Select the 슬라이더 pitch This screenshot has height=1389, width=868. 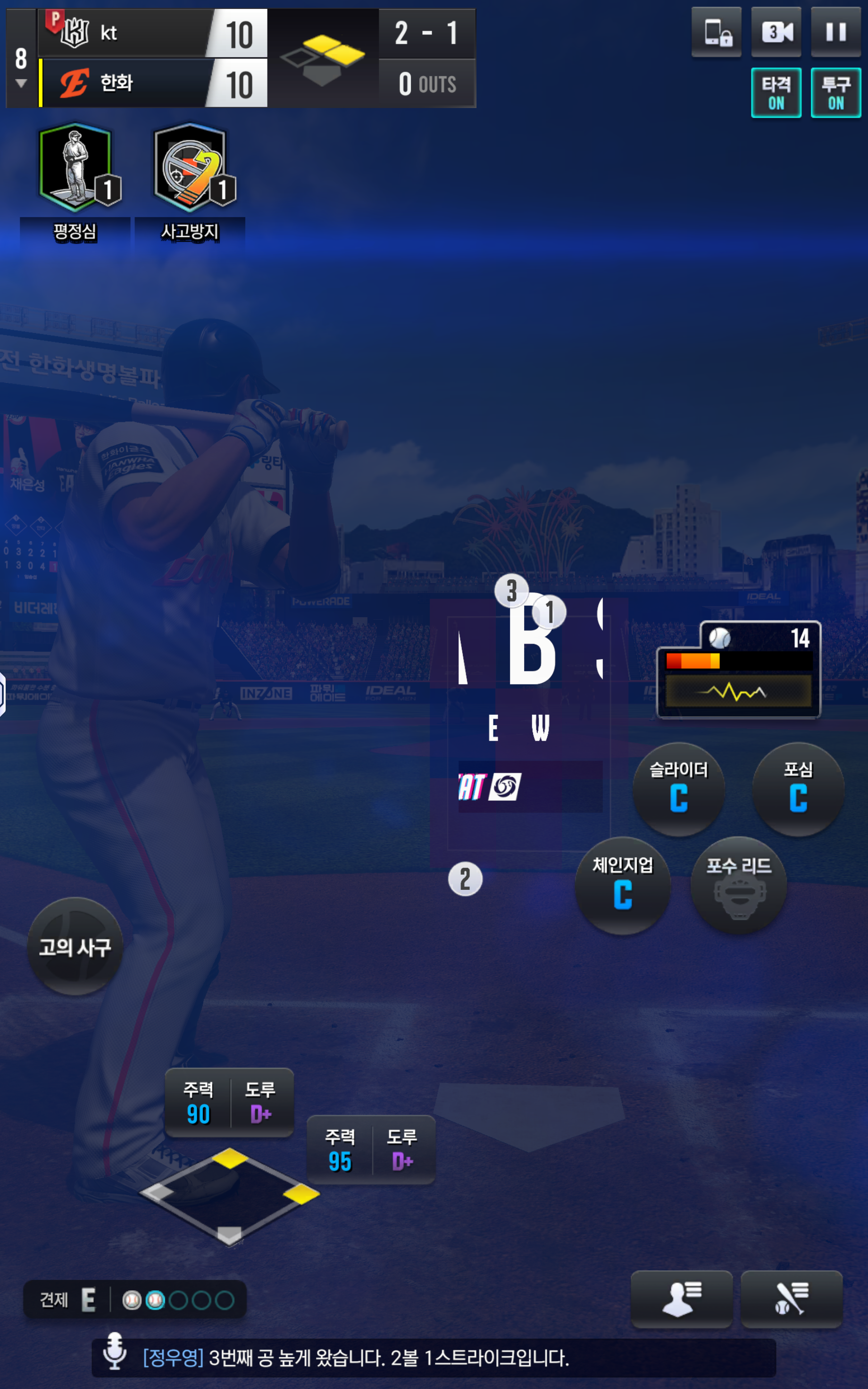point(678,789)
